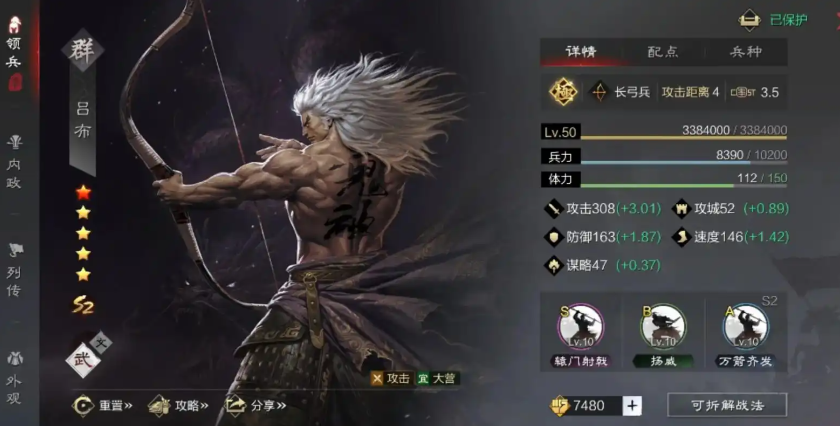This screenshot has height=426, width=840.
Task: Click the 大营 tag on the portrait
Action: tap(438, 379)
